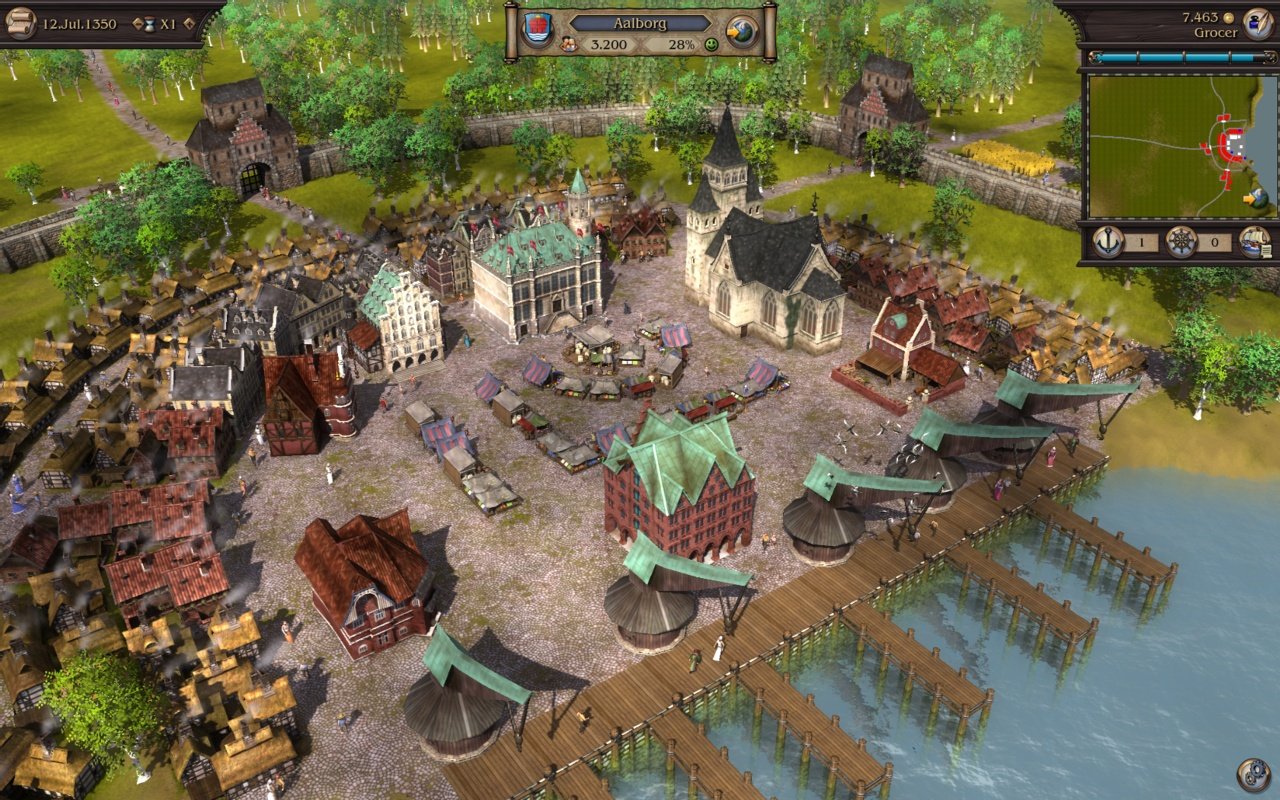Click the population figures icon near 3.200
Viewport: 1280px width, 800px height.
click(x=567, y=44)
